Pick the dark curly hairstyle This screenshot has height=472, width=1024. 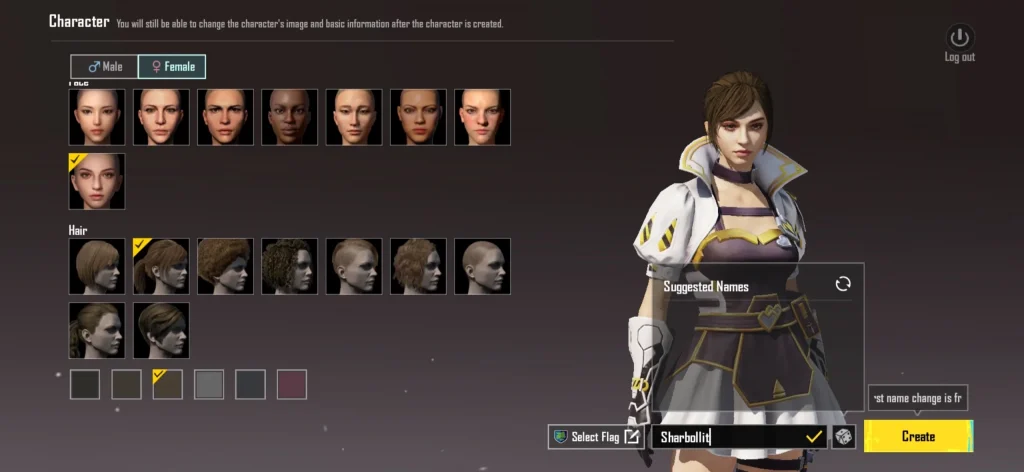[x=290, y=266]
